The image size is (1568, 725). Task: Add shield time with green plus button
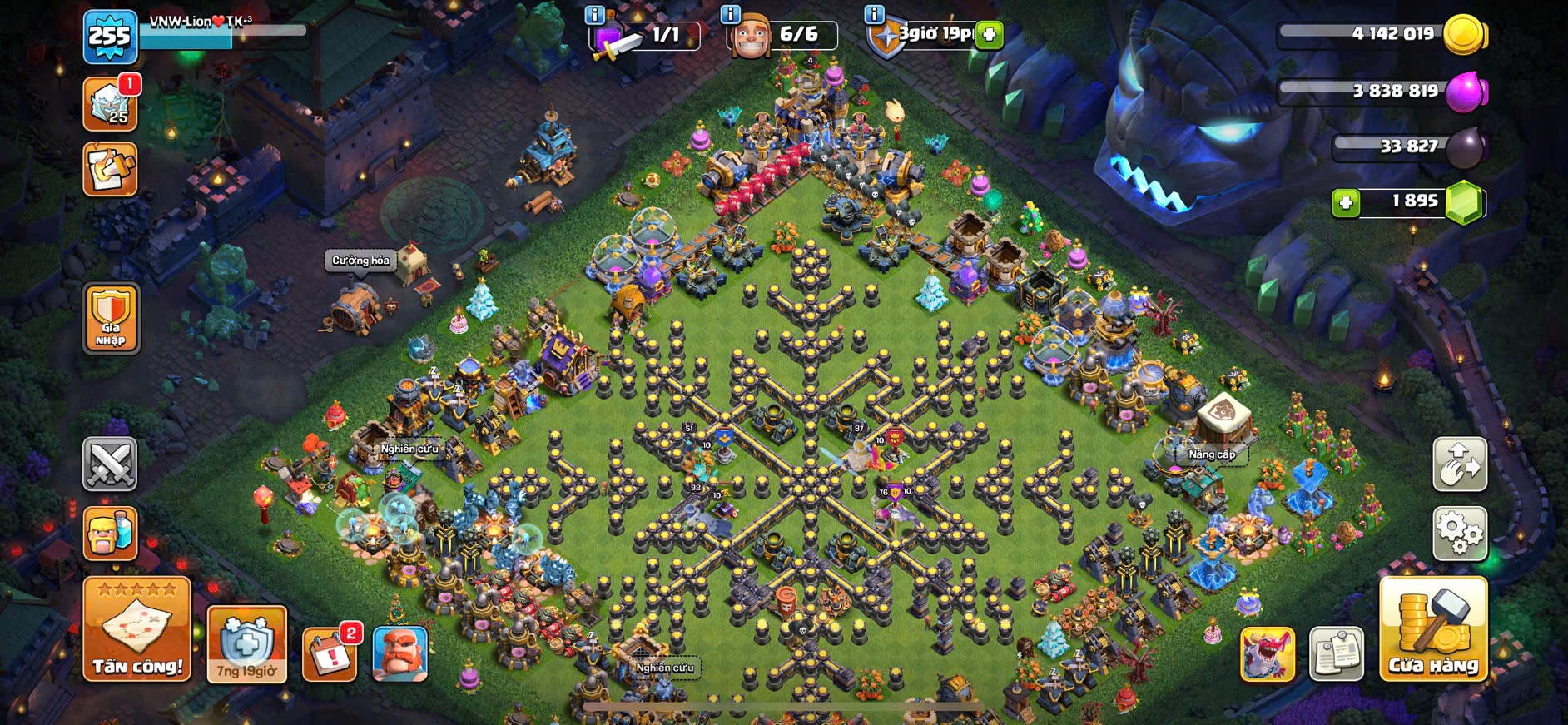pyautogui.click(x=989, y=35)
